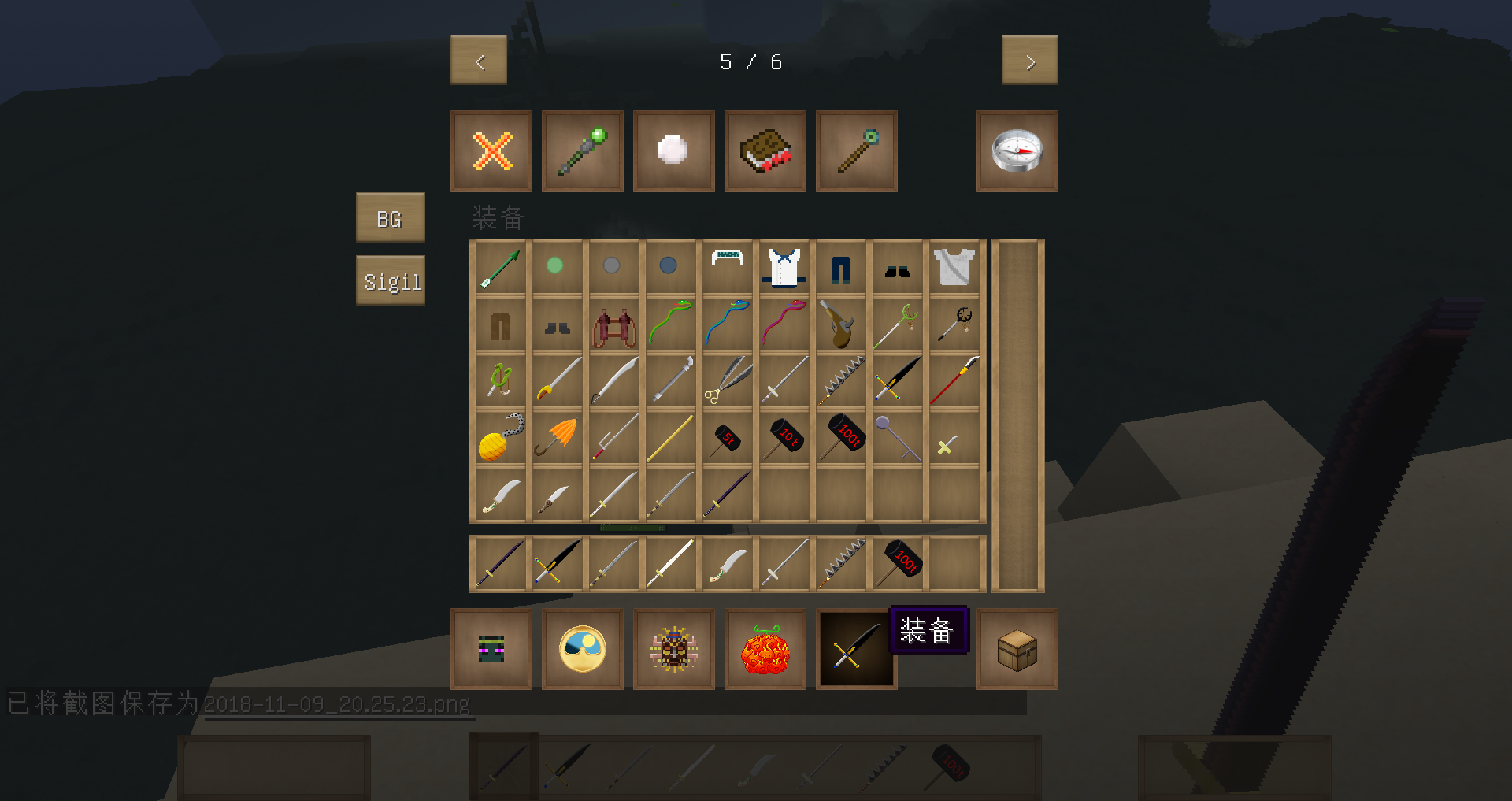Choose the dark blue pants slot
This screenshot has height=801, width=1512.
tap(841, 268)
